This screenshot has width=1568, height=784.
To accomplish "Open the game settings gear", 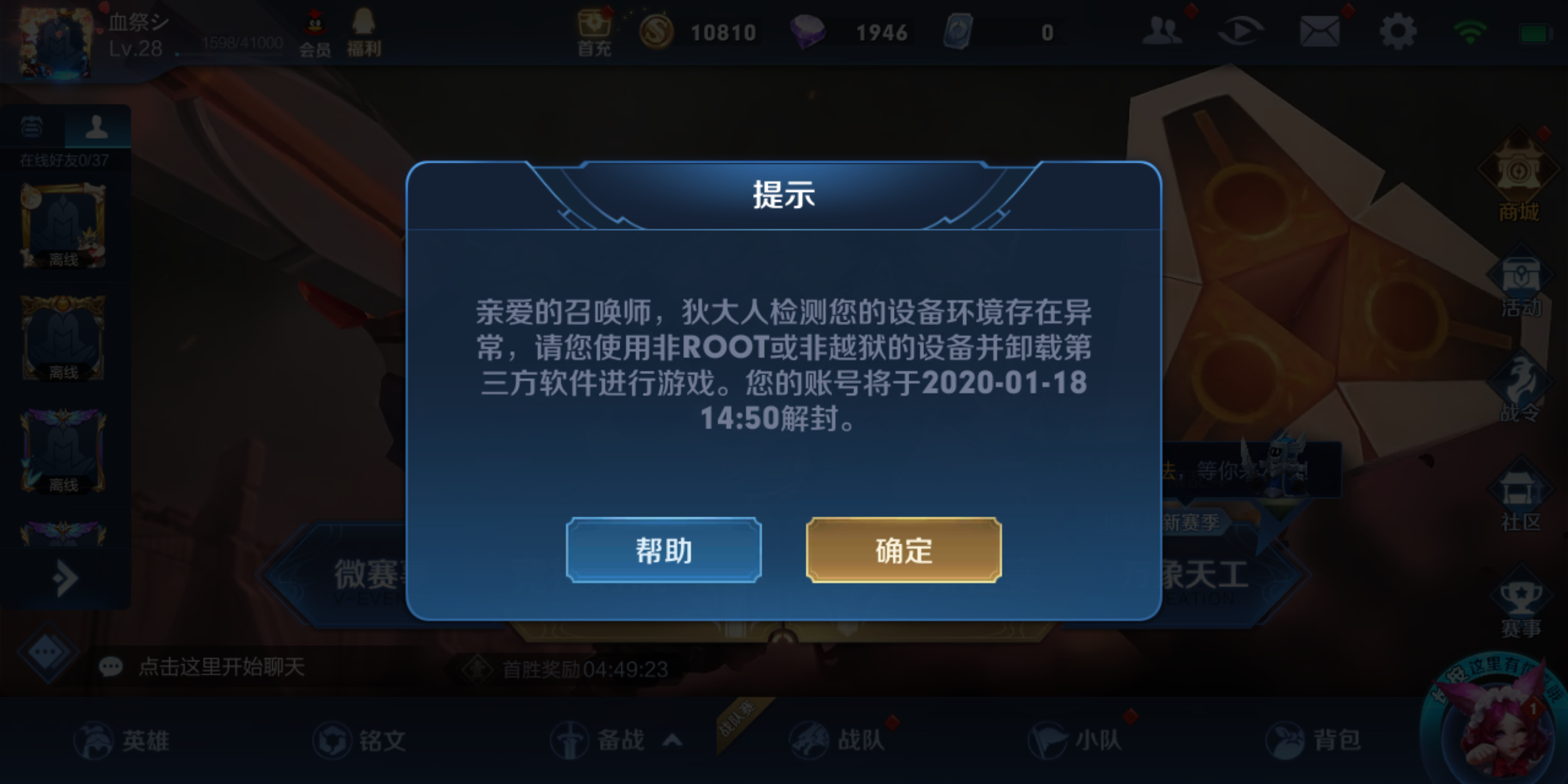I will tap(1398, 30).
